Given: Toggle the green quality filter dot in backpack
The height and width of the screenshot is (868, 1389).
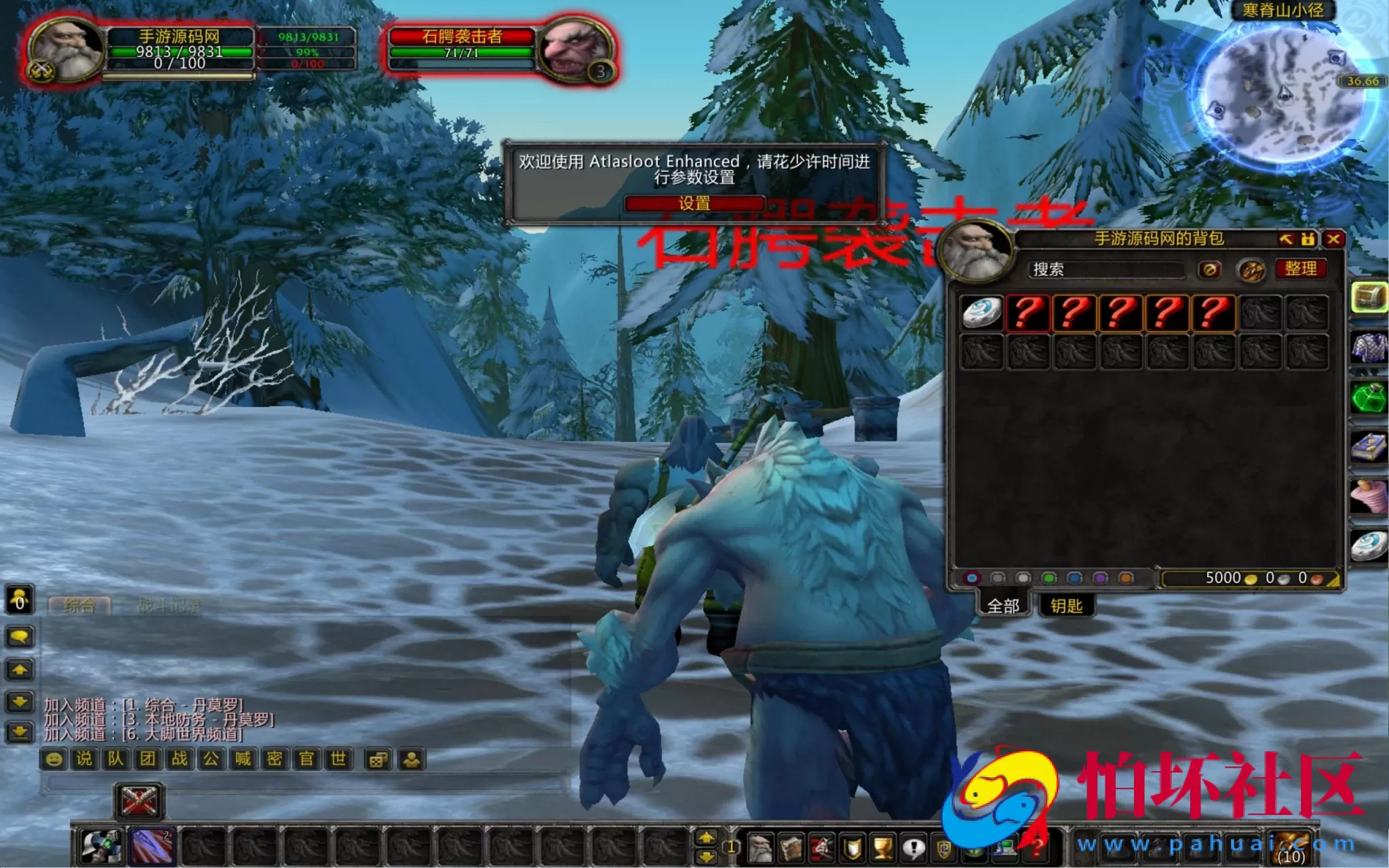Looking at the screenshot, I should coord(1049,578).
